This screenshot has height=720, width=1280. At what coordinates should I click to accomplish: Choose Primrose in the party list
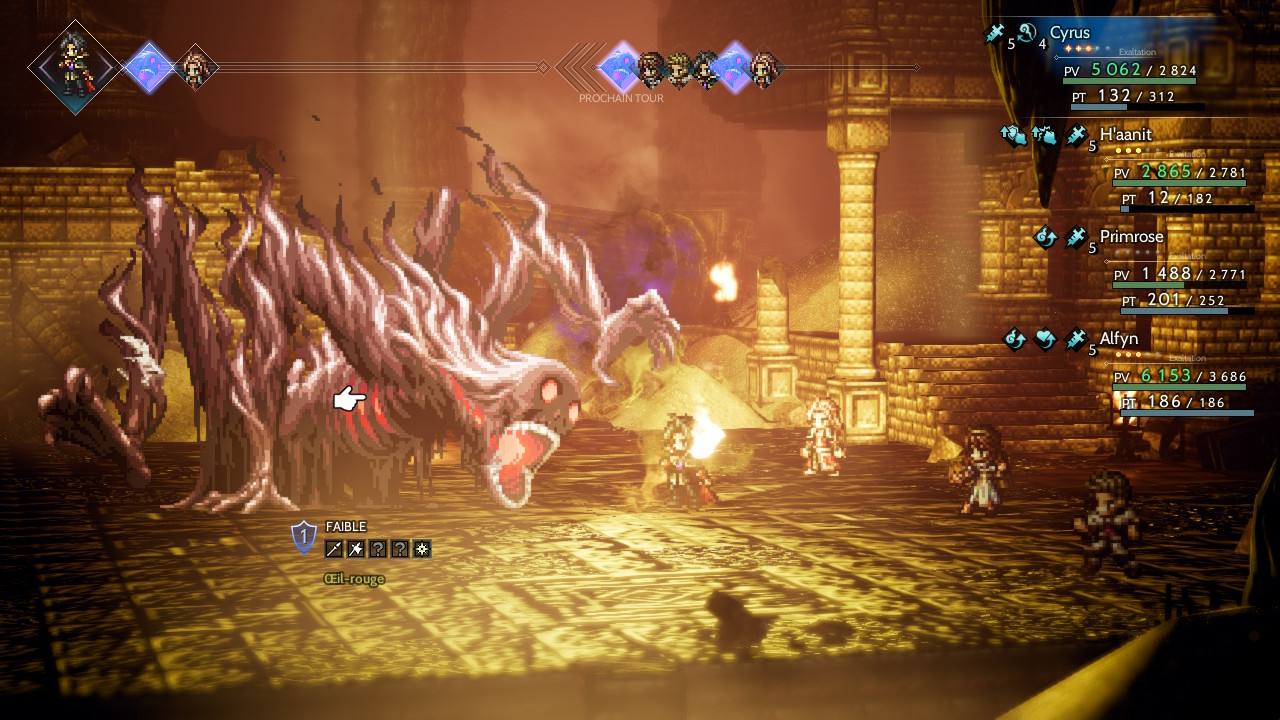[x=1132, y=237]
